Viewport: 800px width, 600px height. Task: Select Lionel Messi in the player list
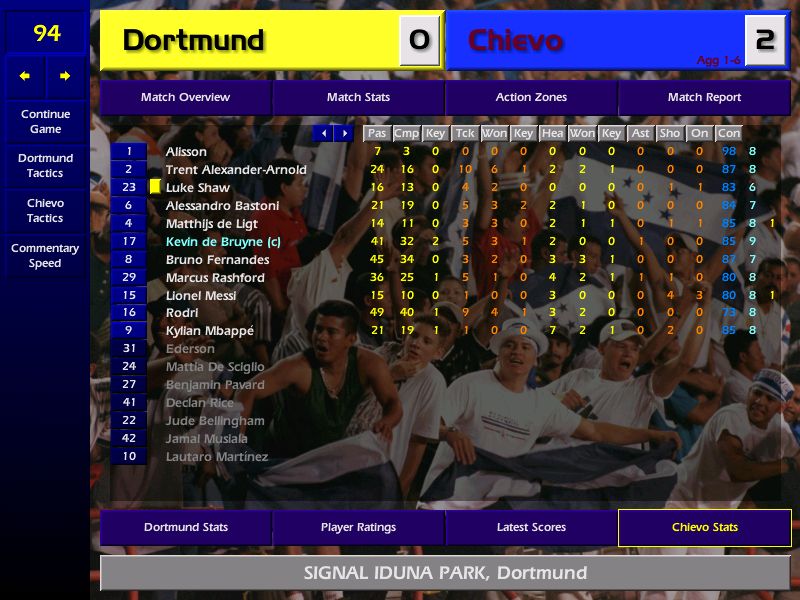(x=201, y=296)
